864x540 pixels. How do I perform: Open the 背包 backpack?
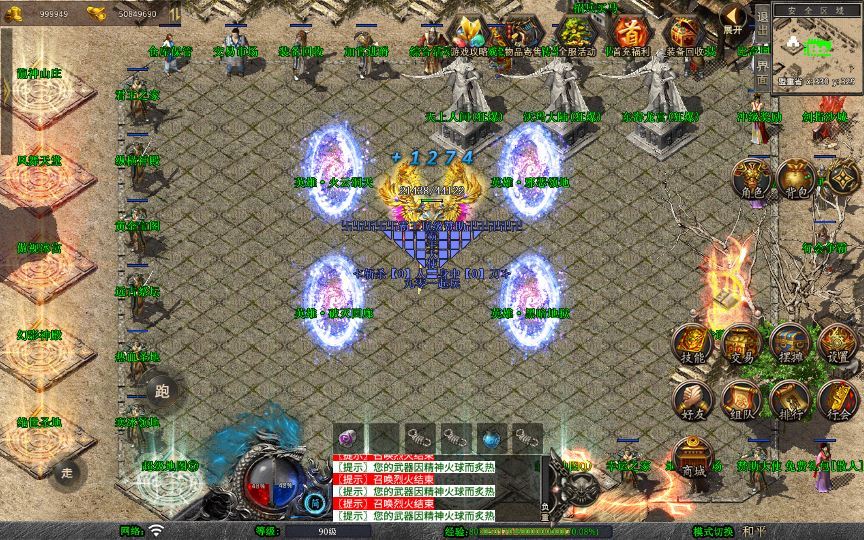tap(797, 180)
